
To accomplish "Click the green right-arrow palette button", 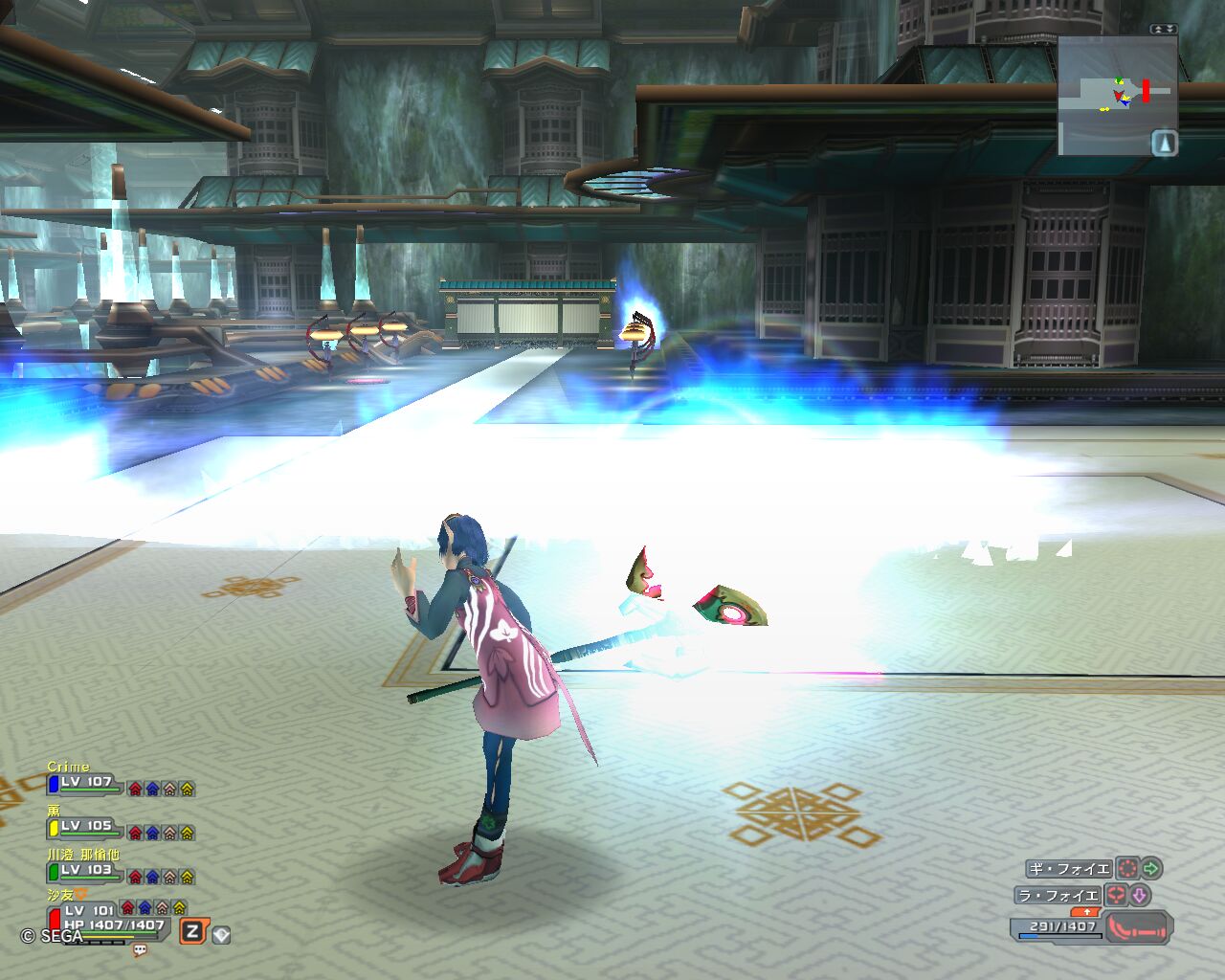I will (x=1151, y=869).
